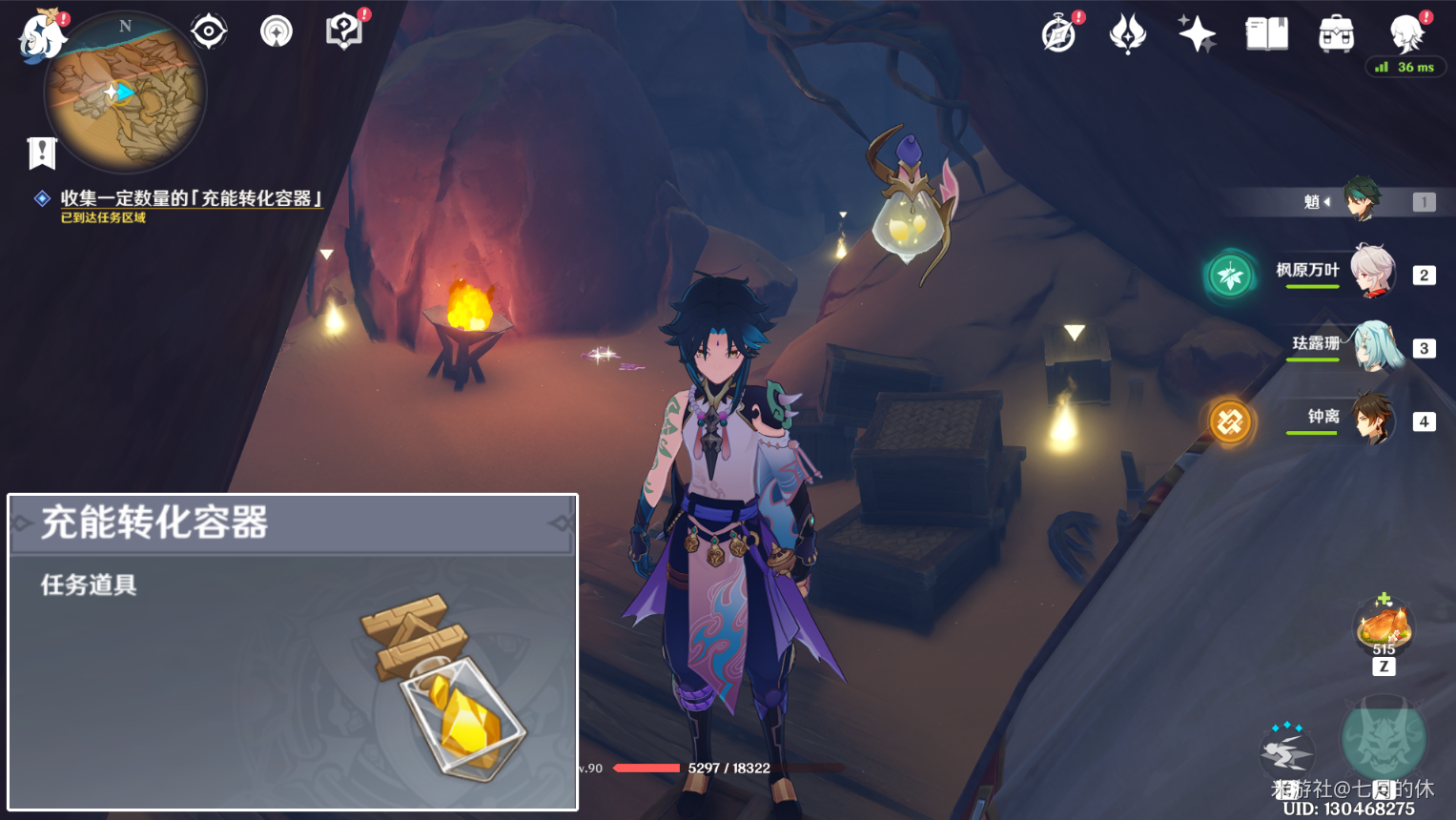The image size is (1456, 820).
Task: Activate the sprint dash button
Action: 1286,752
